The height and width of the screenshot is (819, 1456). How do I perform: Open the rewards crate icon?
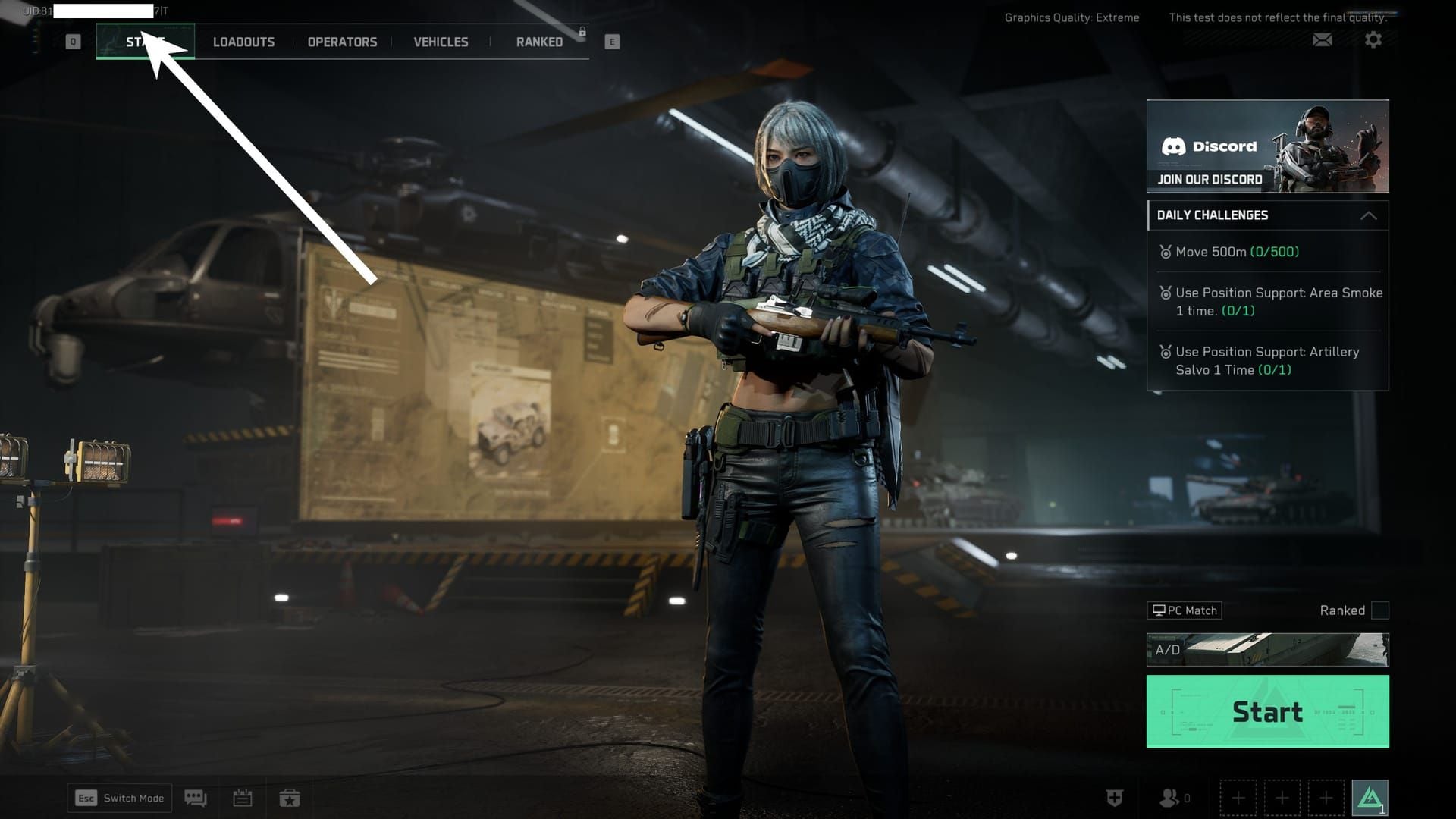290,798
